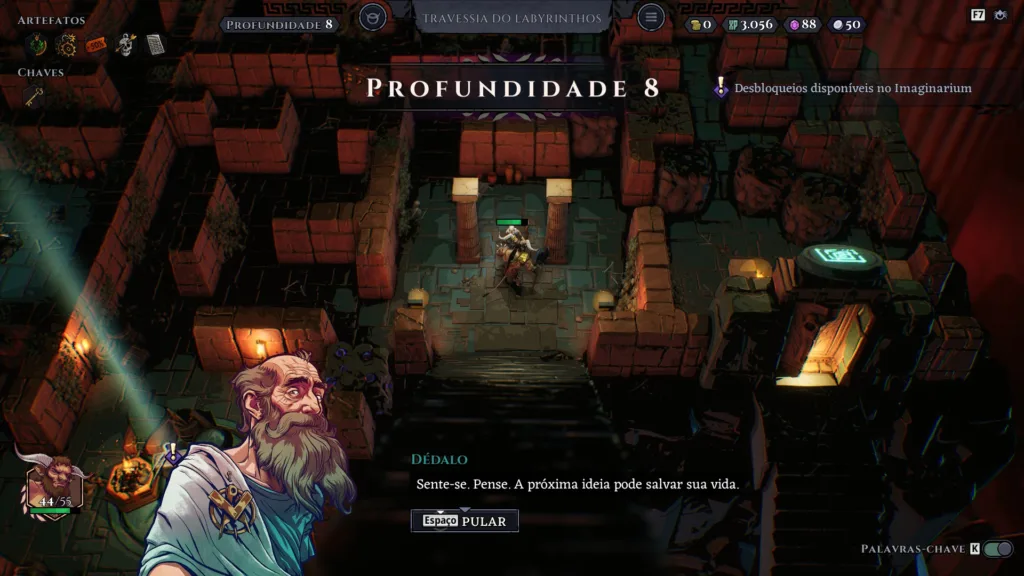The width and height of the screenshot is (1024, 576).
Task: Toggle the Palavras-chave switch
Action: pos(997,549)
